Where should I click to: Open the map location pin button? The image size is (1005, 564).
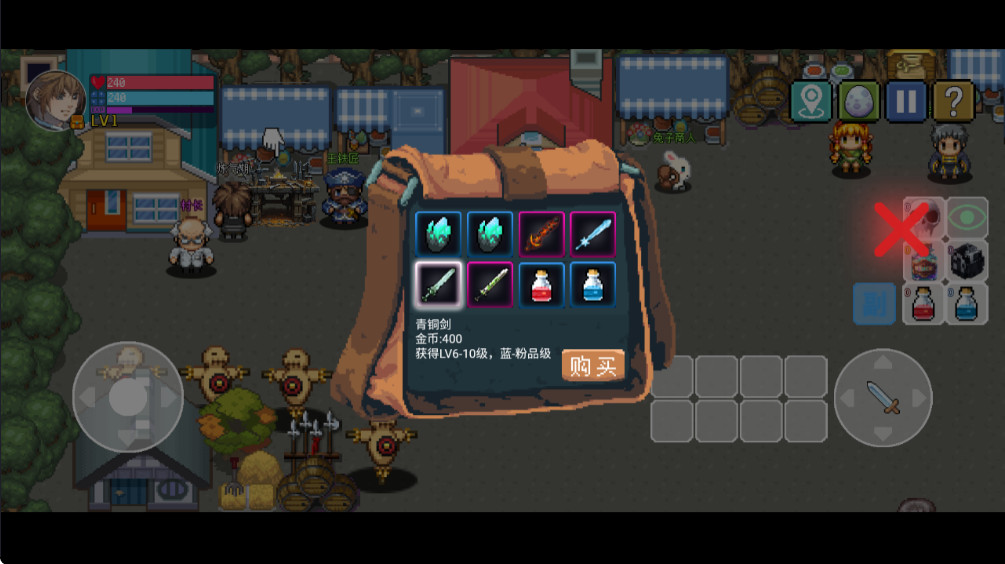811,102
